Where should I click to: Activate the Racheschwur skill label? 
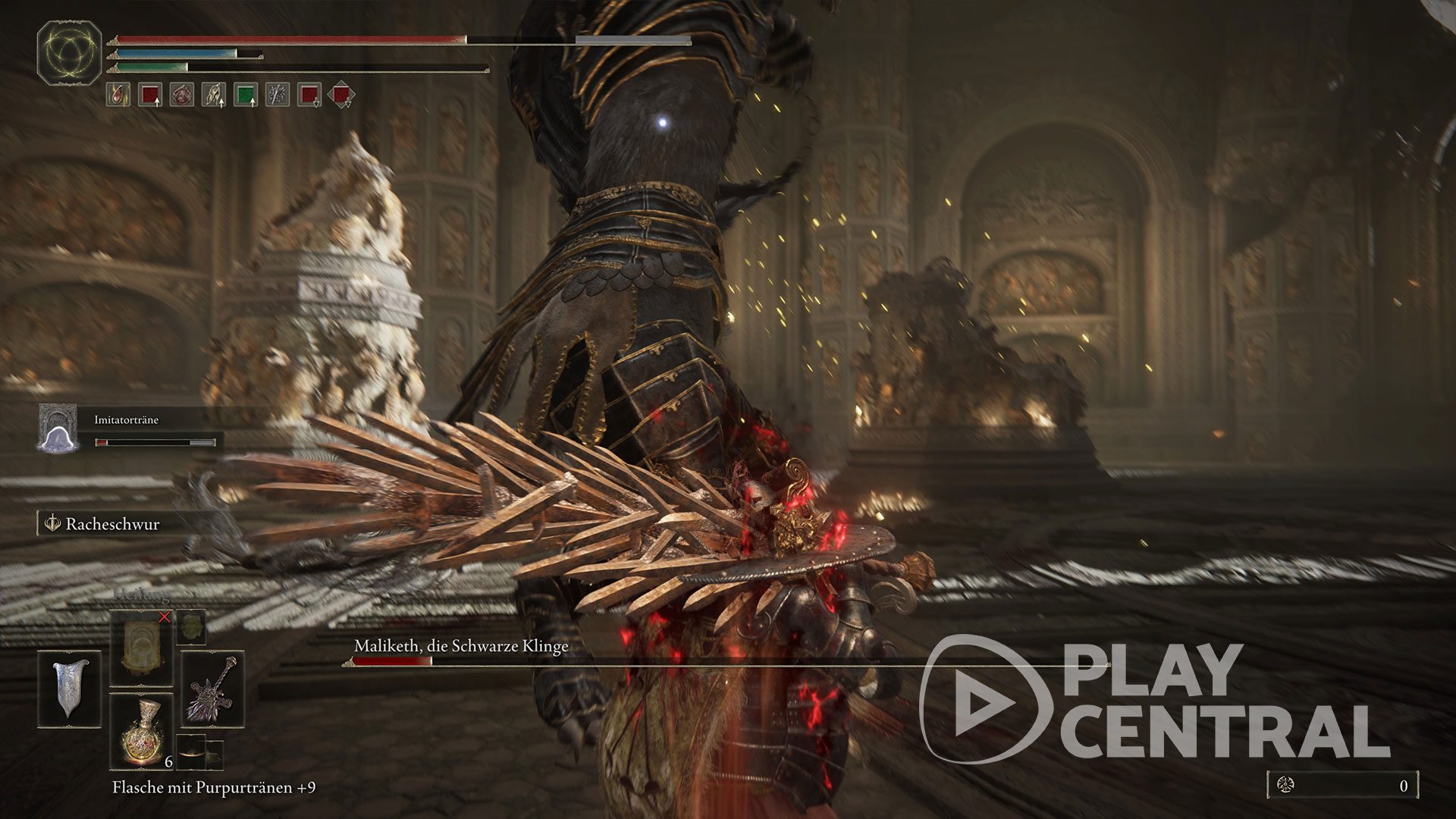(x=111, y=524)
